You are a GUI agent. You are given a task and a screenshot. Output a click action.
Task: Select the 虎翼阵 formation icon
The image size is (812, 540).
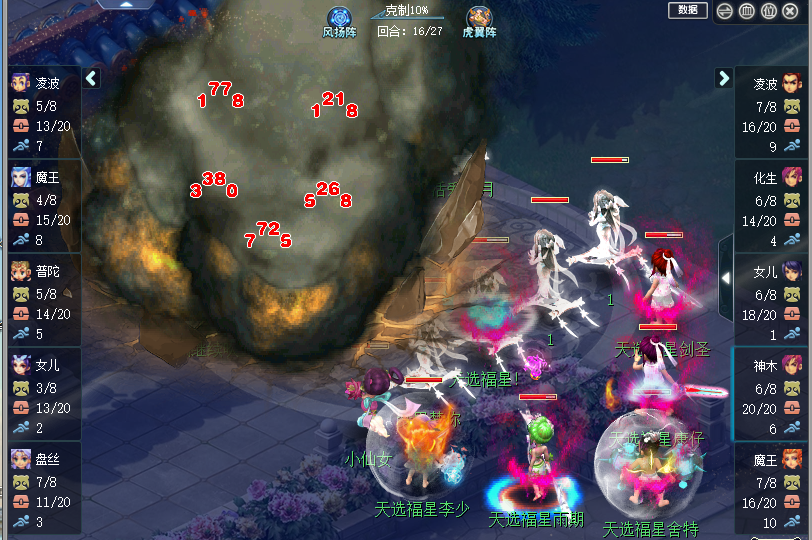[x=479, y=18]
